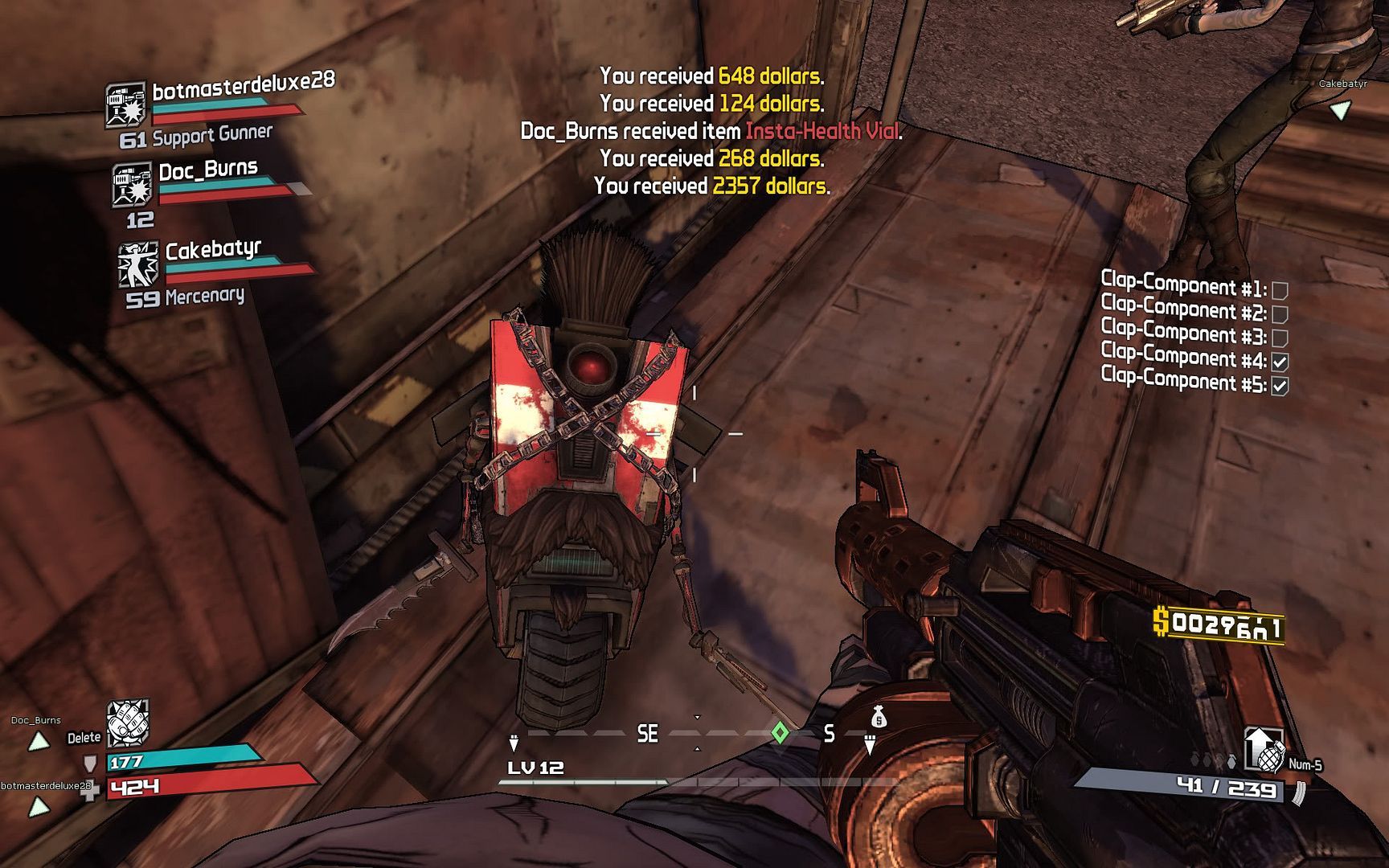Click the grenade icon near ammo counter
Screen dimensions: 1389x868
pyautogui.click(x=1269, y=756)
